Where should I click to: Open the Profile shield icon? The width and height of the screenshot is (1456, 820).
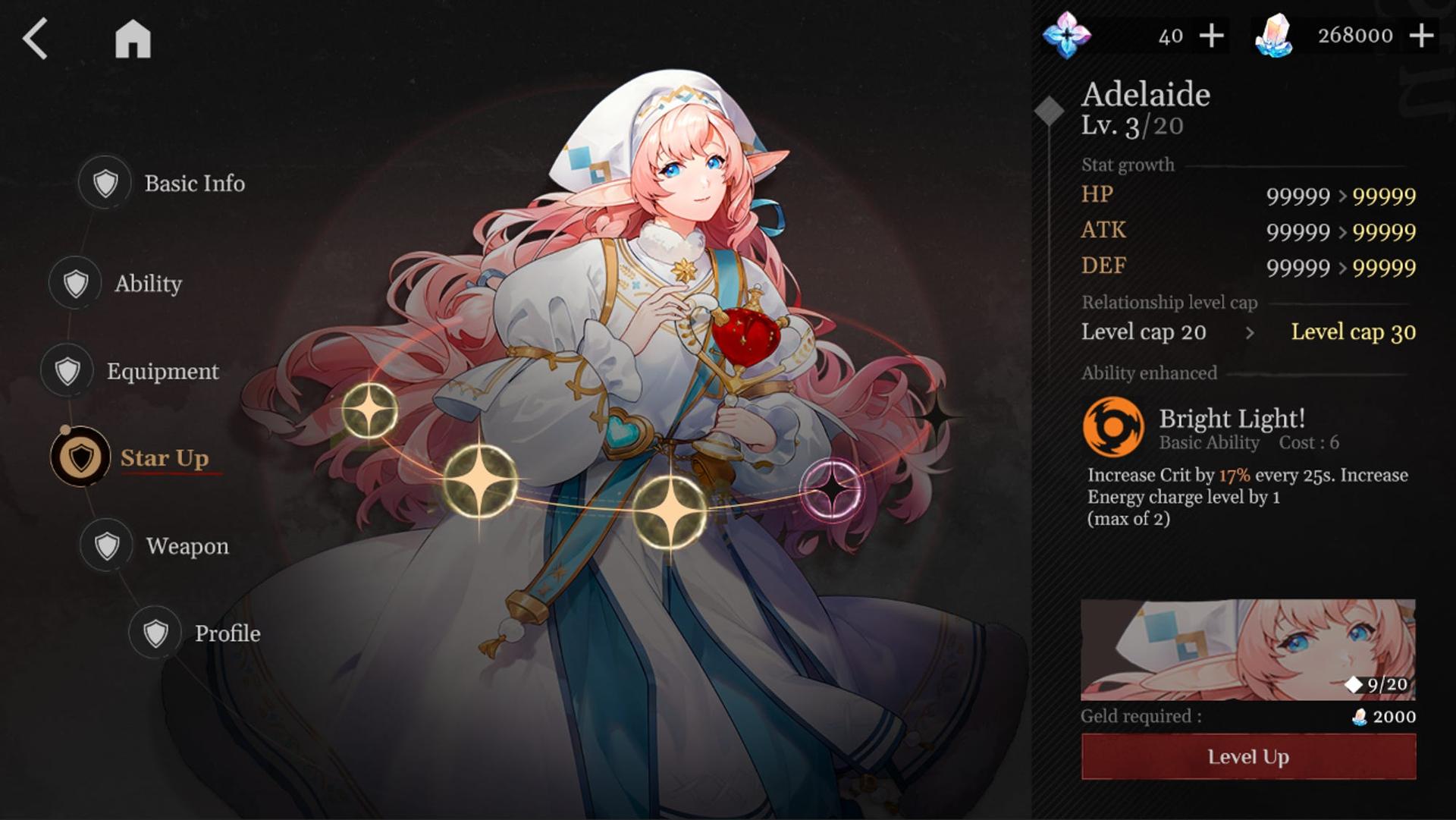tap(155, 633)
